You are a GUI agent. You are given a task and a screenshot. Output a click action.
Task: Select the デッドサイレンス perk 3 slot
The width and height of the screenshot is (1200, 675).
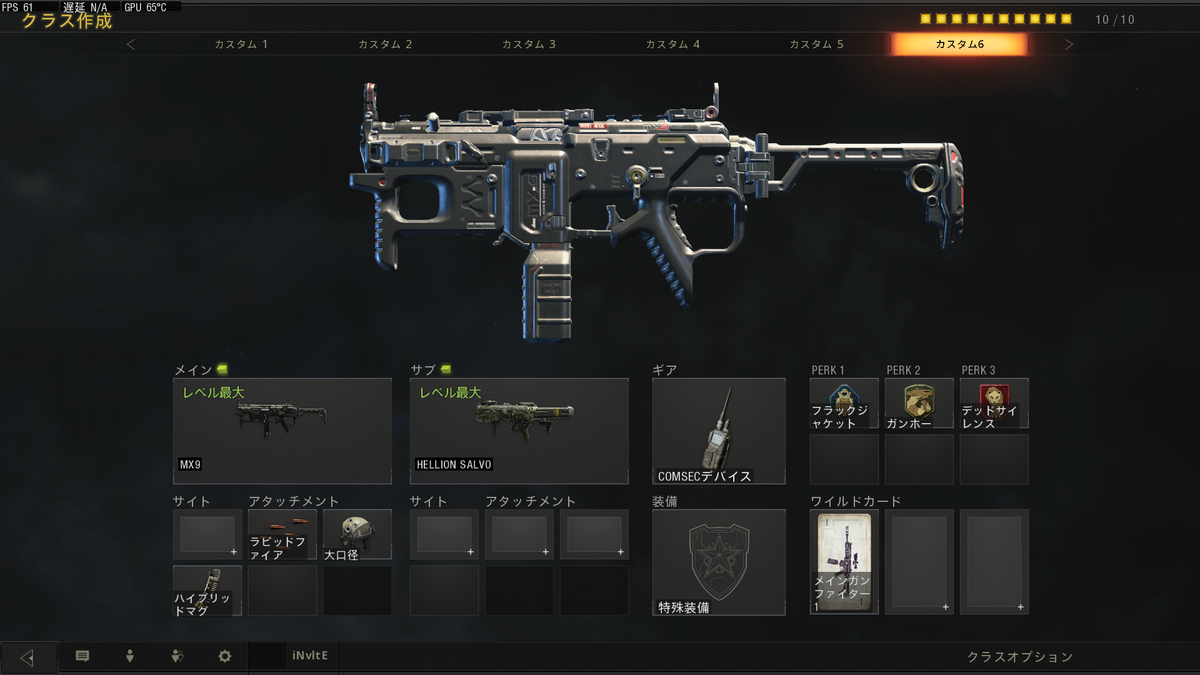pos(994,403)
